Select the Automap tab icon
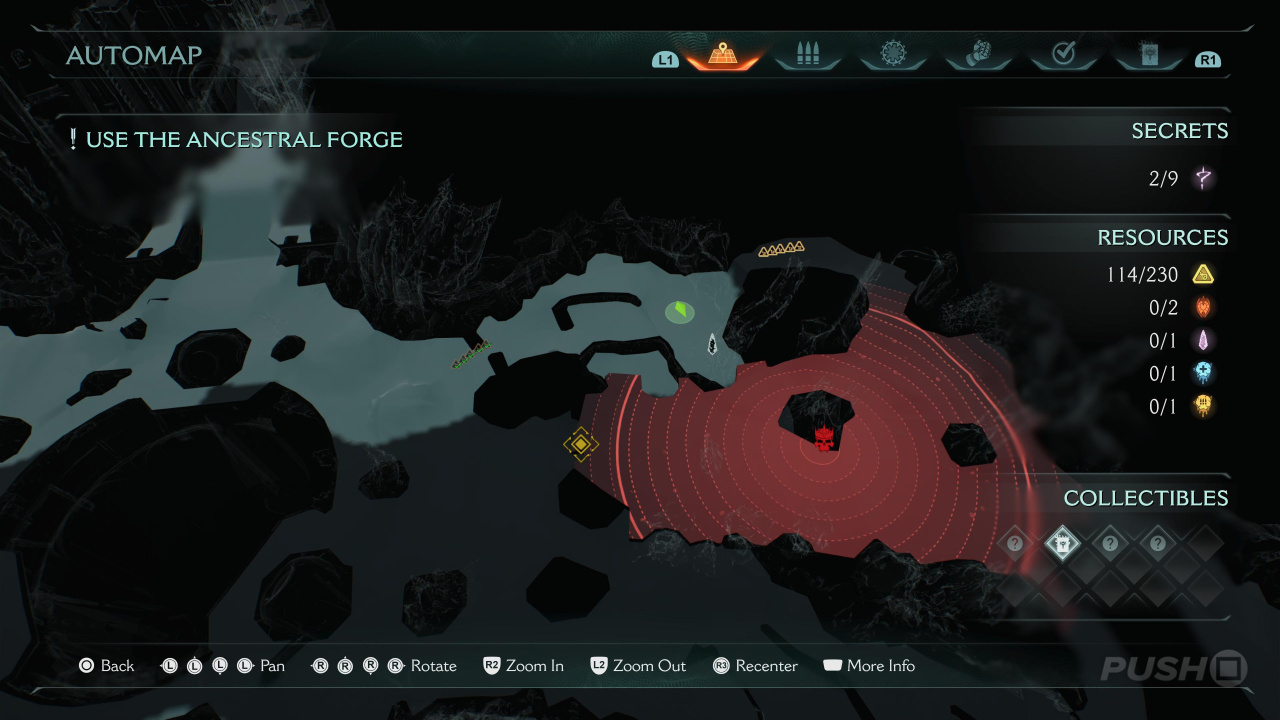The width and height of the screenshot is (1280, 720). [x=722, y=55]
